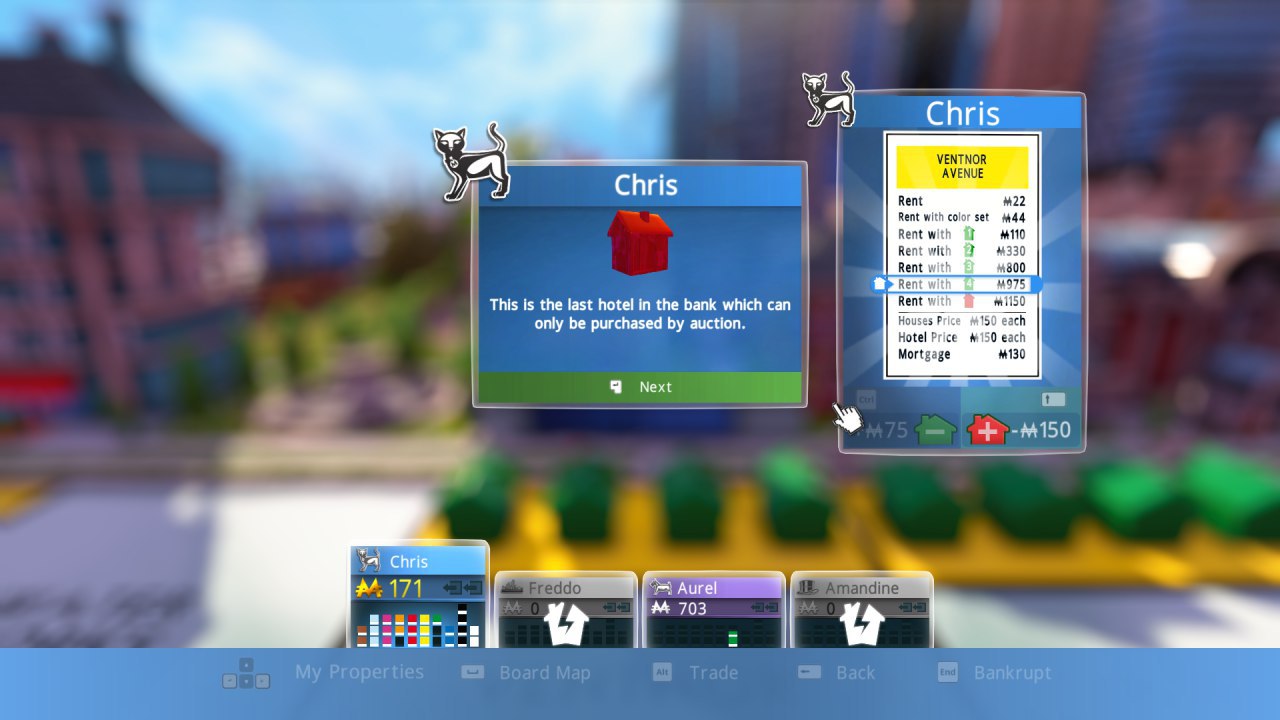Image resolution: width=1280 pixels, height=720 pixels.
Task: Select the Ventnor Avenue title deed card
Action: (962, 256)
